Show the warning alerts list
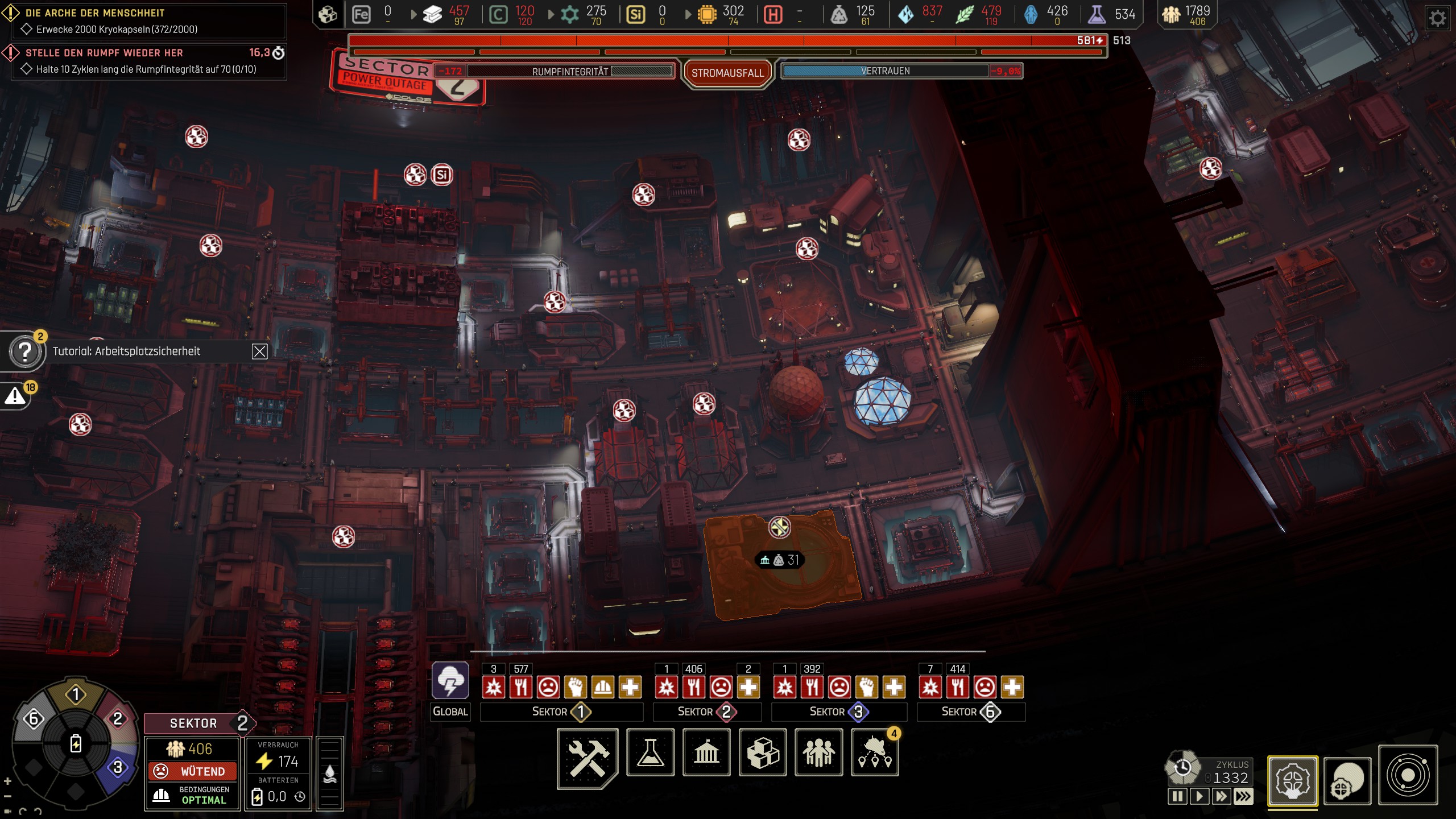The height and width of the screenshot is (819, 1456). tap(16, 396)
